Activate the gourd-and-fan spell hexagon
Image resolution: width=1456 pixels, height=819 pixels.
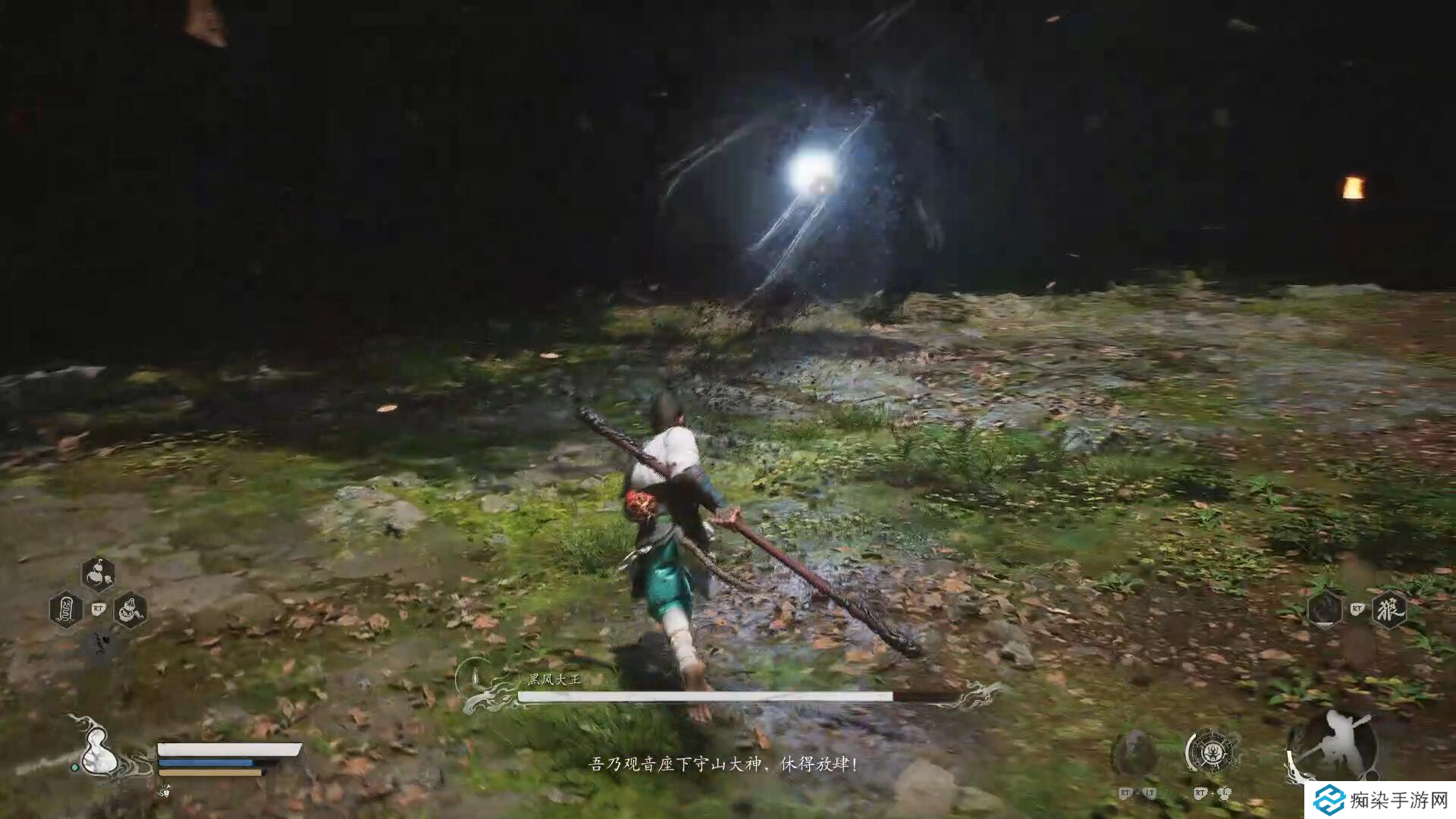click(130, 609)
